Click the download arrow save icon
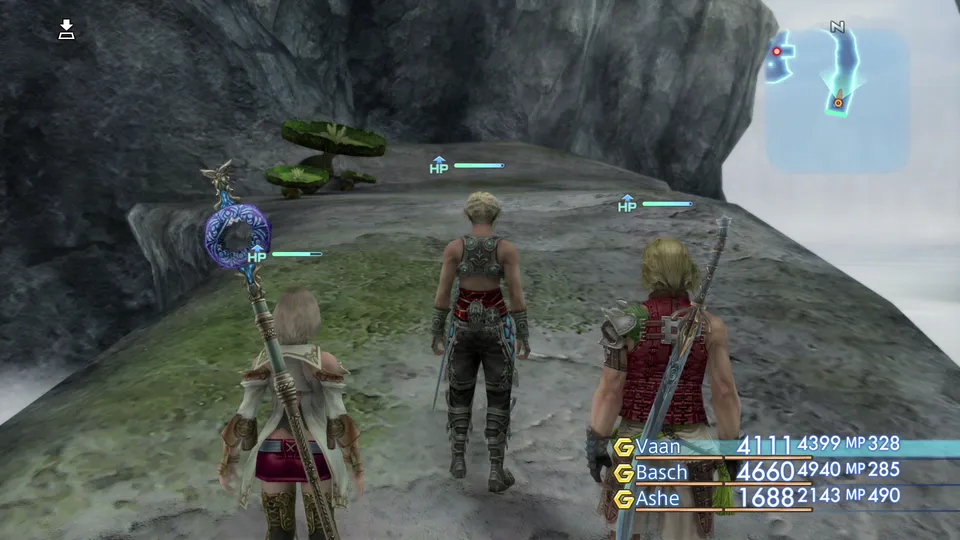 coord(67,29)
